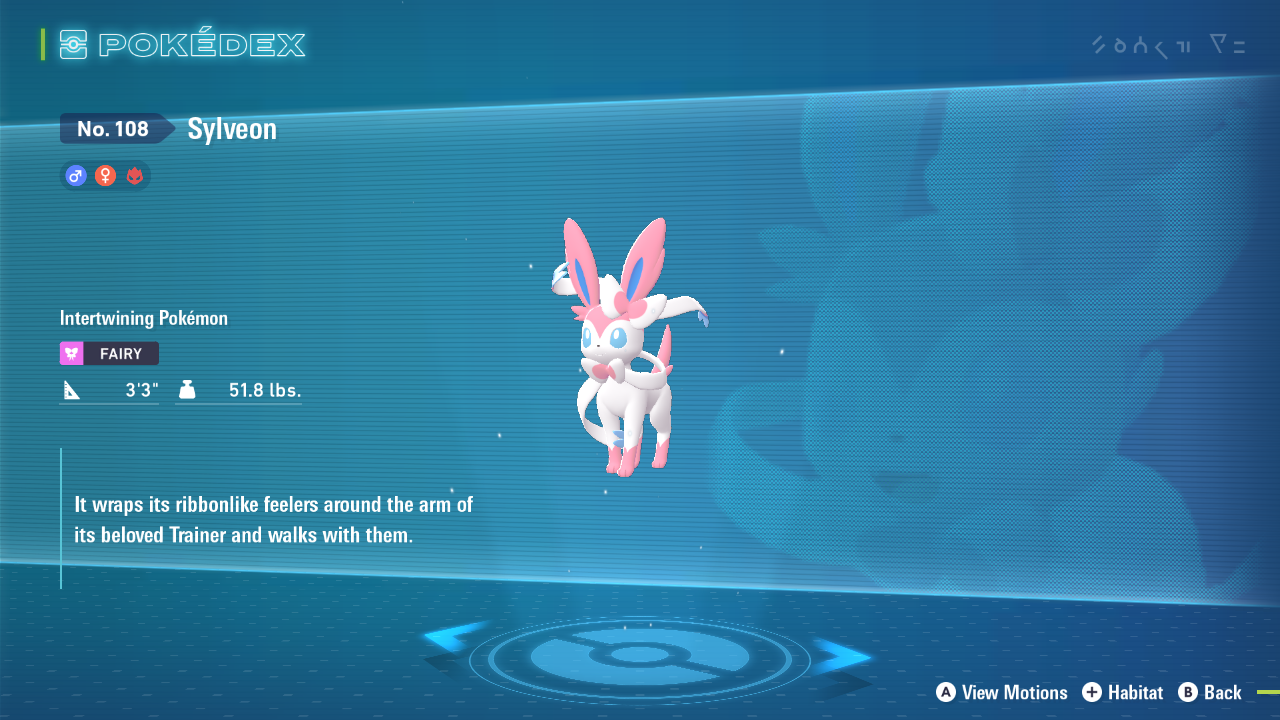Select the male gender icon
The image size is (1280, 720).
tap(75, 176)
